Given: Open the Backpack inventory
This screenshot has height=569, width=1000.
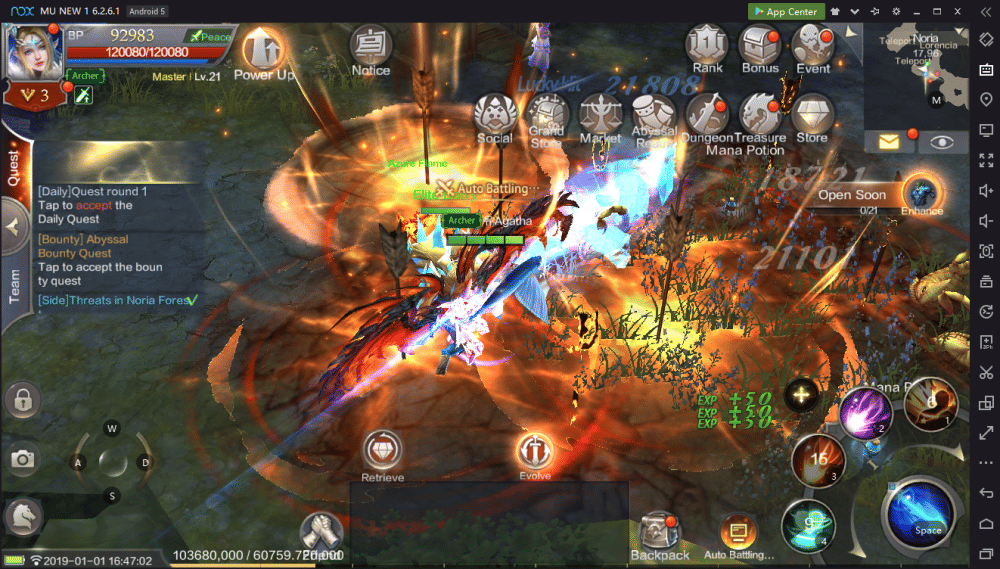Looking at the screenshot, I should 660,535.
